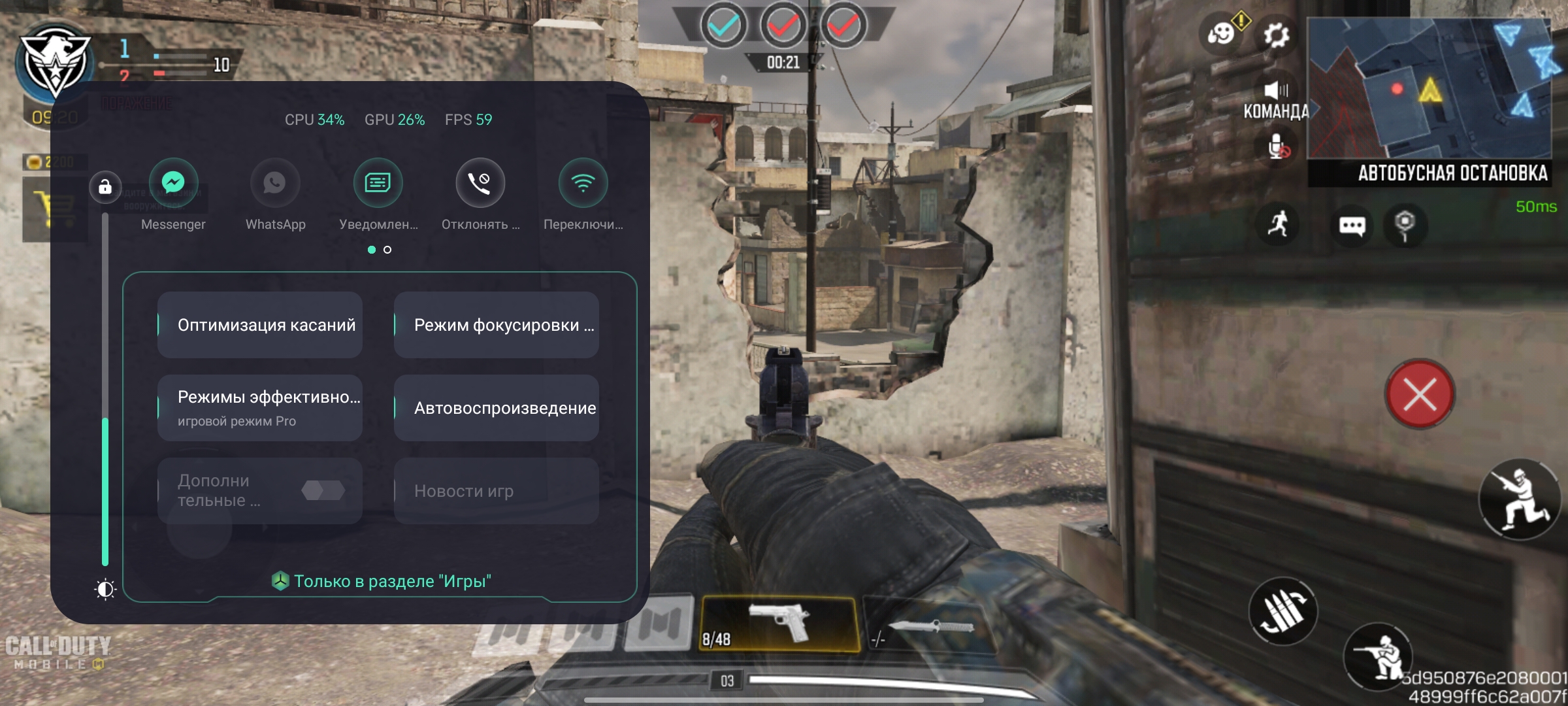This screenshot has height=706, width=1568.
Task: Open Оптимизация касаний touch optimization
Action: [260, 325]
